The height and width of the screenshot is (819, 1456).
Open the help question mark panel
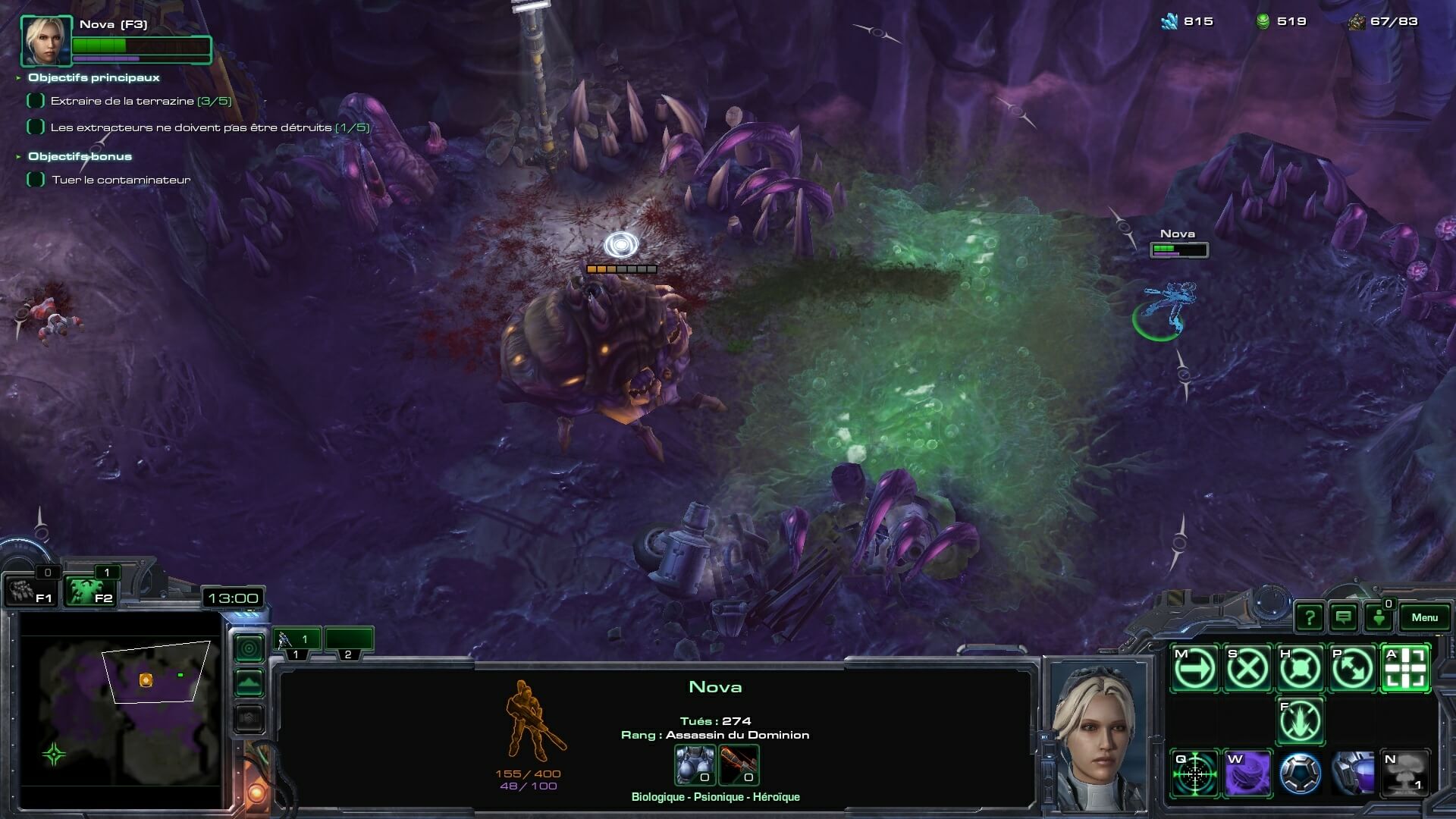point(1309,617)
